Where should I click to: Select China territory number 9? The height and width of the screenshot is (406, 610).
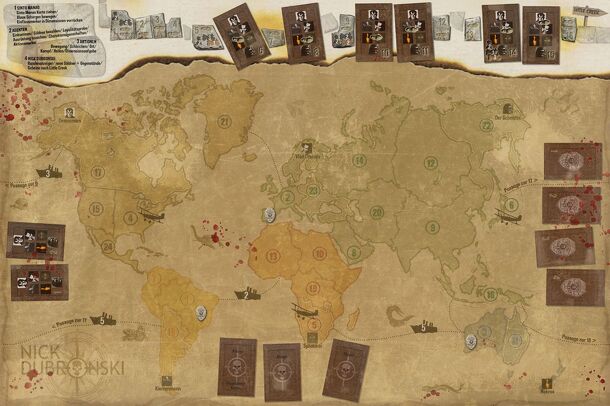[431, 227]
